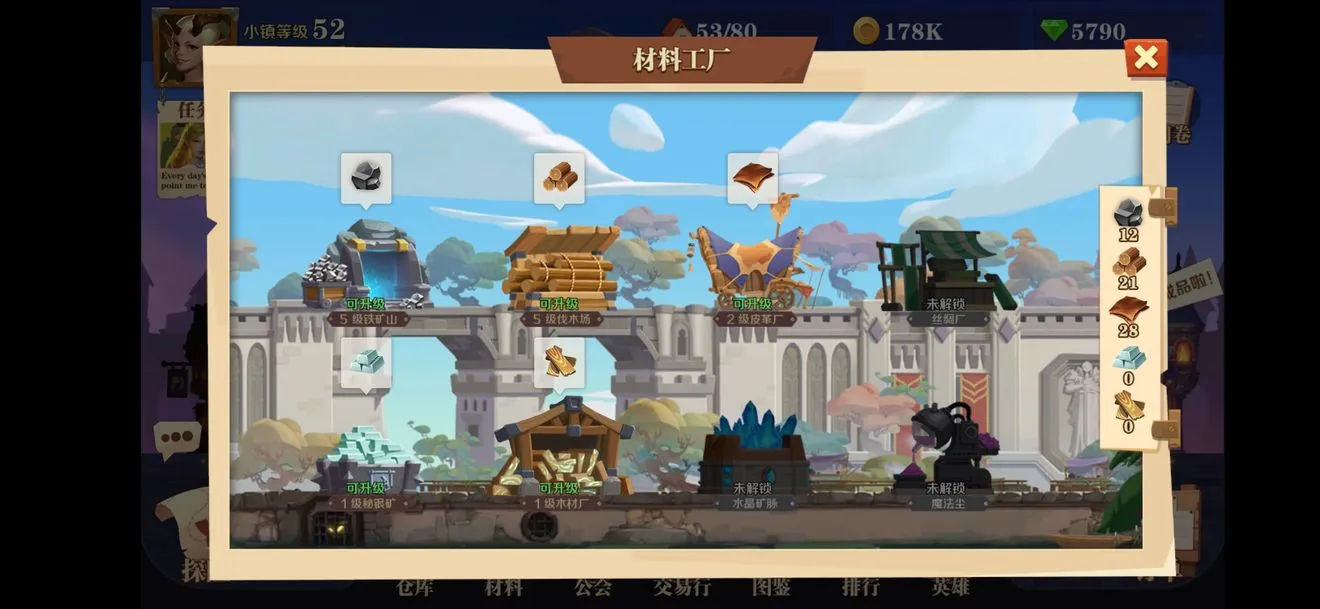Select the 5级铁矿山 iron mine

pyautogui.click(x=368, y=267)
